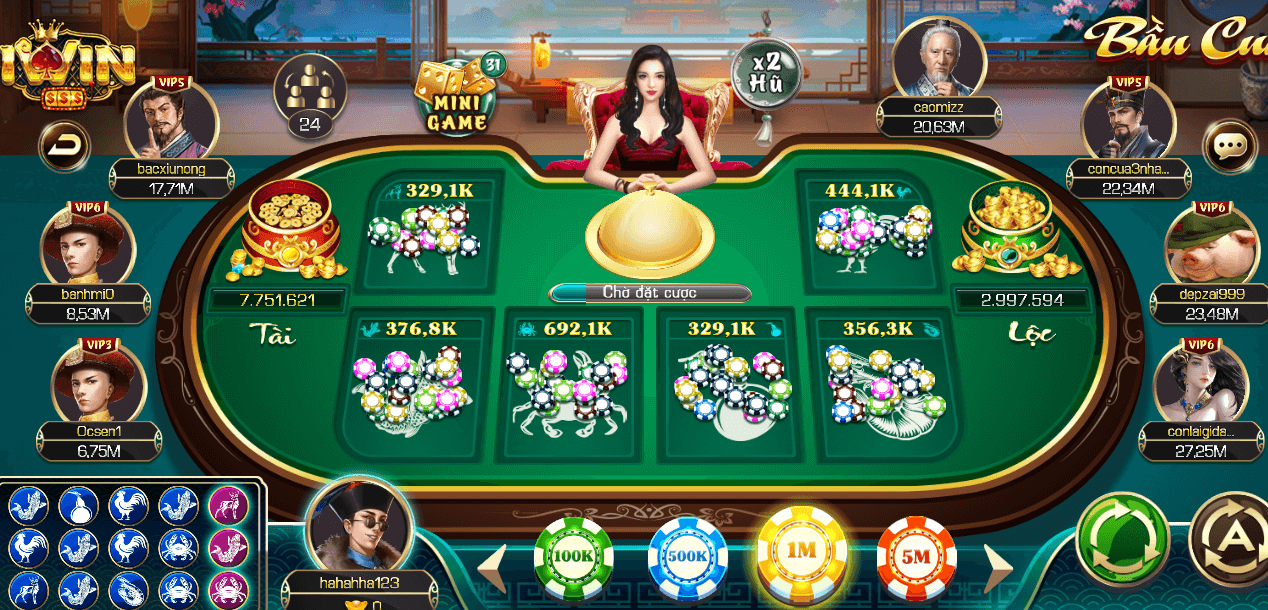Click the green circular re-bet button
The height and width of the screenshot is (610, 1268).
pos(1123,538)
